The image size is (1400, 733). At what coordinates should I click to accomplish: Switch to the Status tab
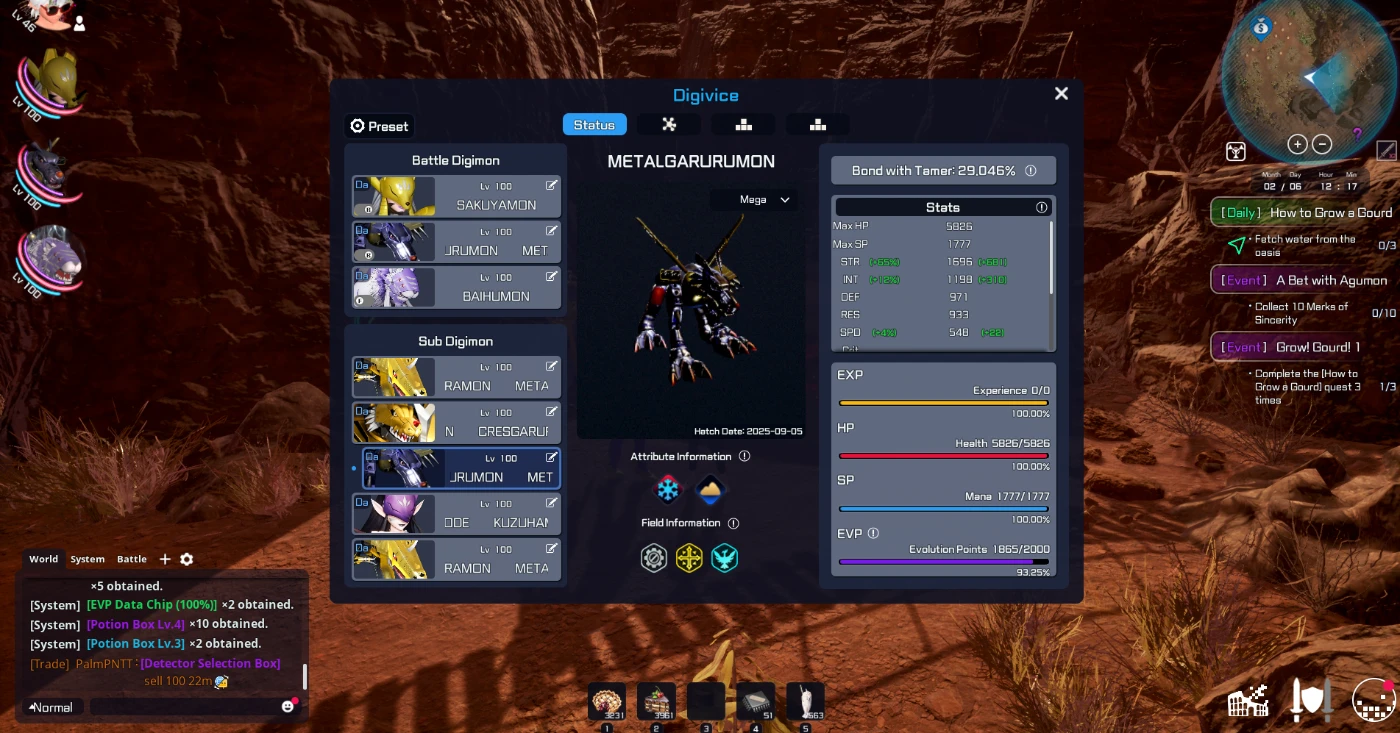[x=594, y=125]
